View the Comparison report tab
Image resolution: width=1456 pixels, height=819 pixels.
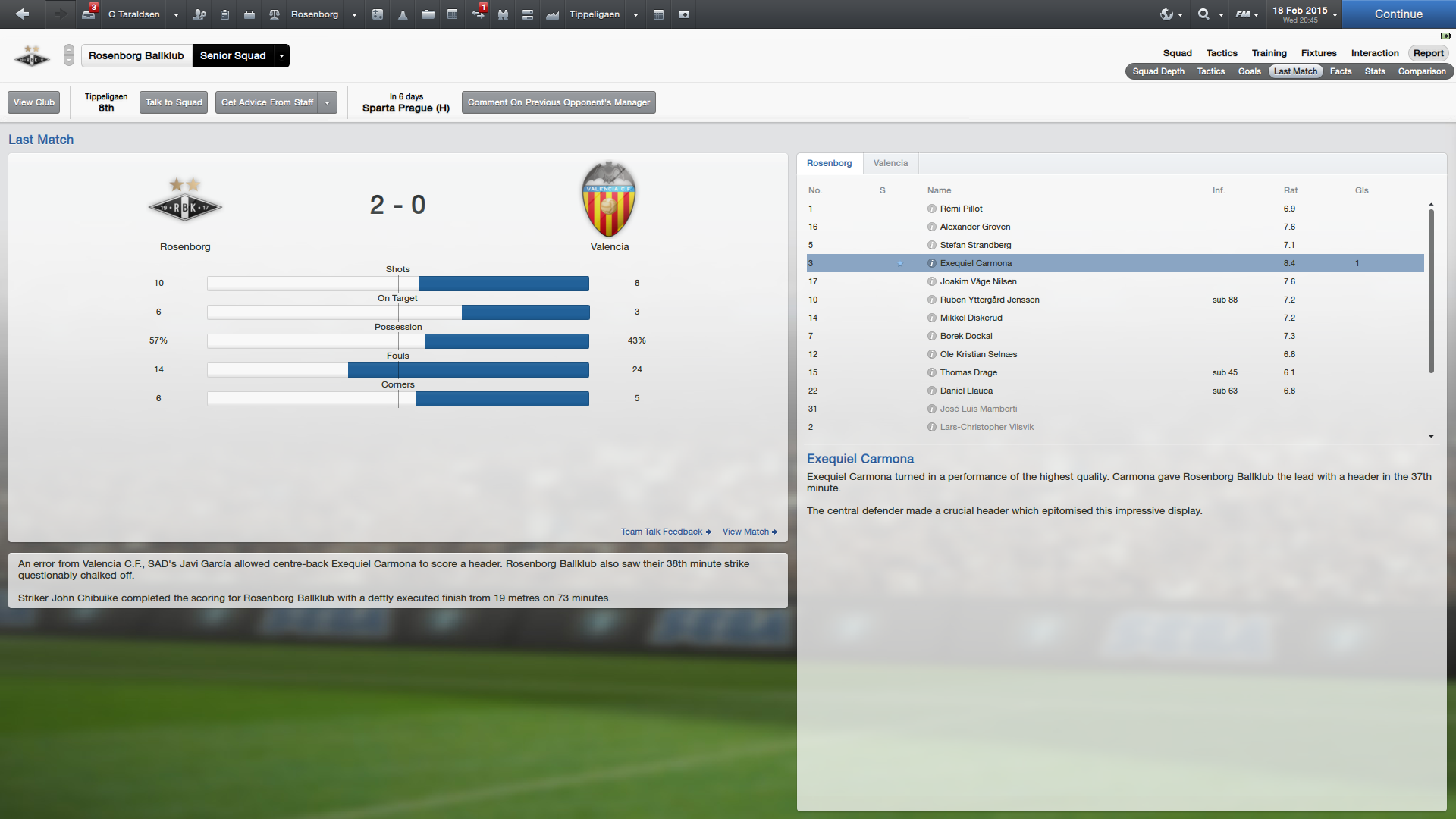pos(1422,71)
